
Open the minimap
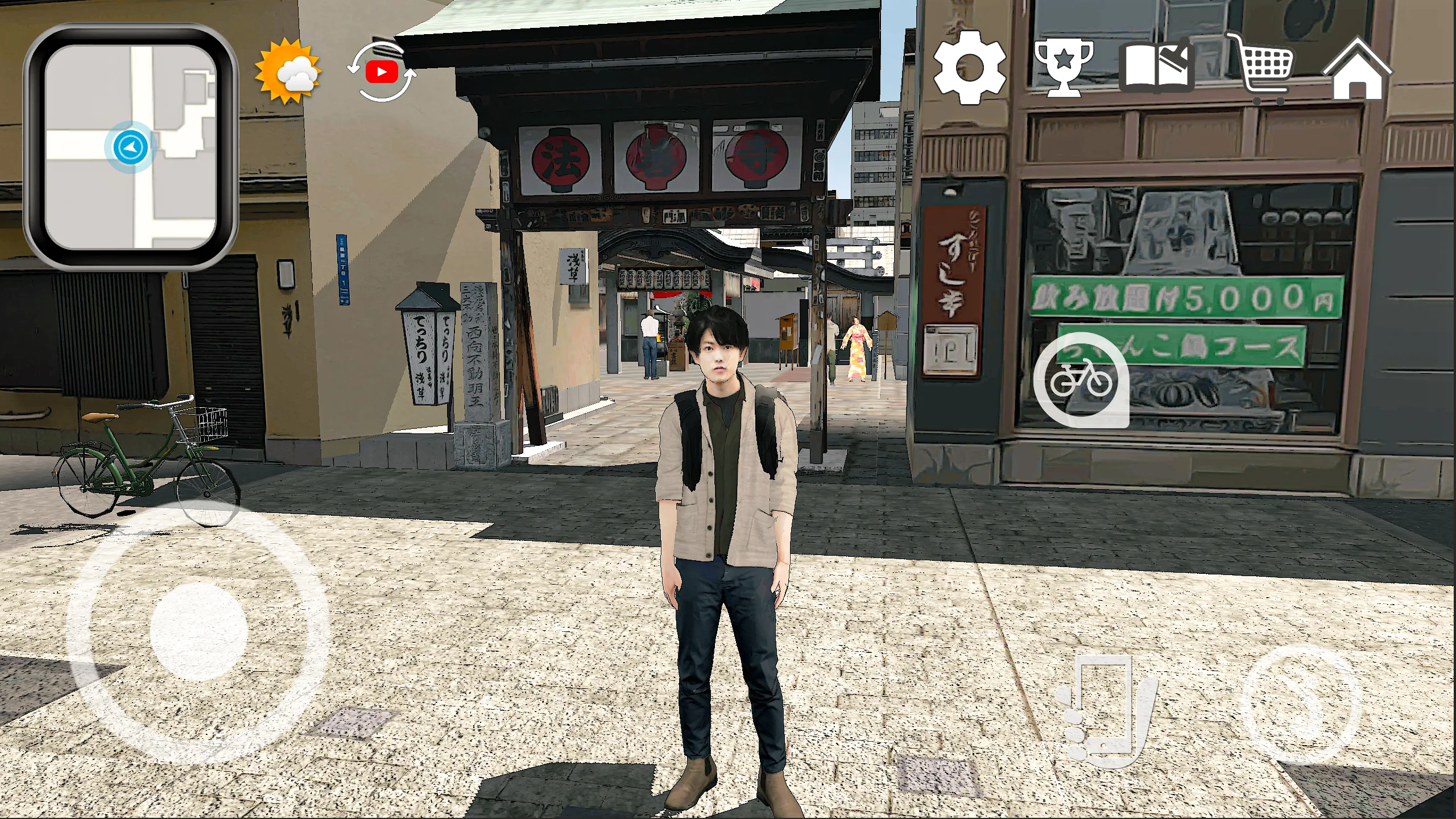[130, 147]
